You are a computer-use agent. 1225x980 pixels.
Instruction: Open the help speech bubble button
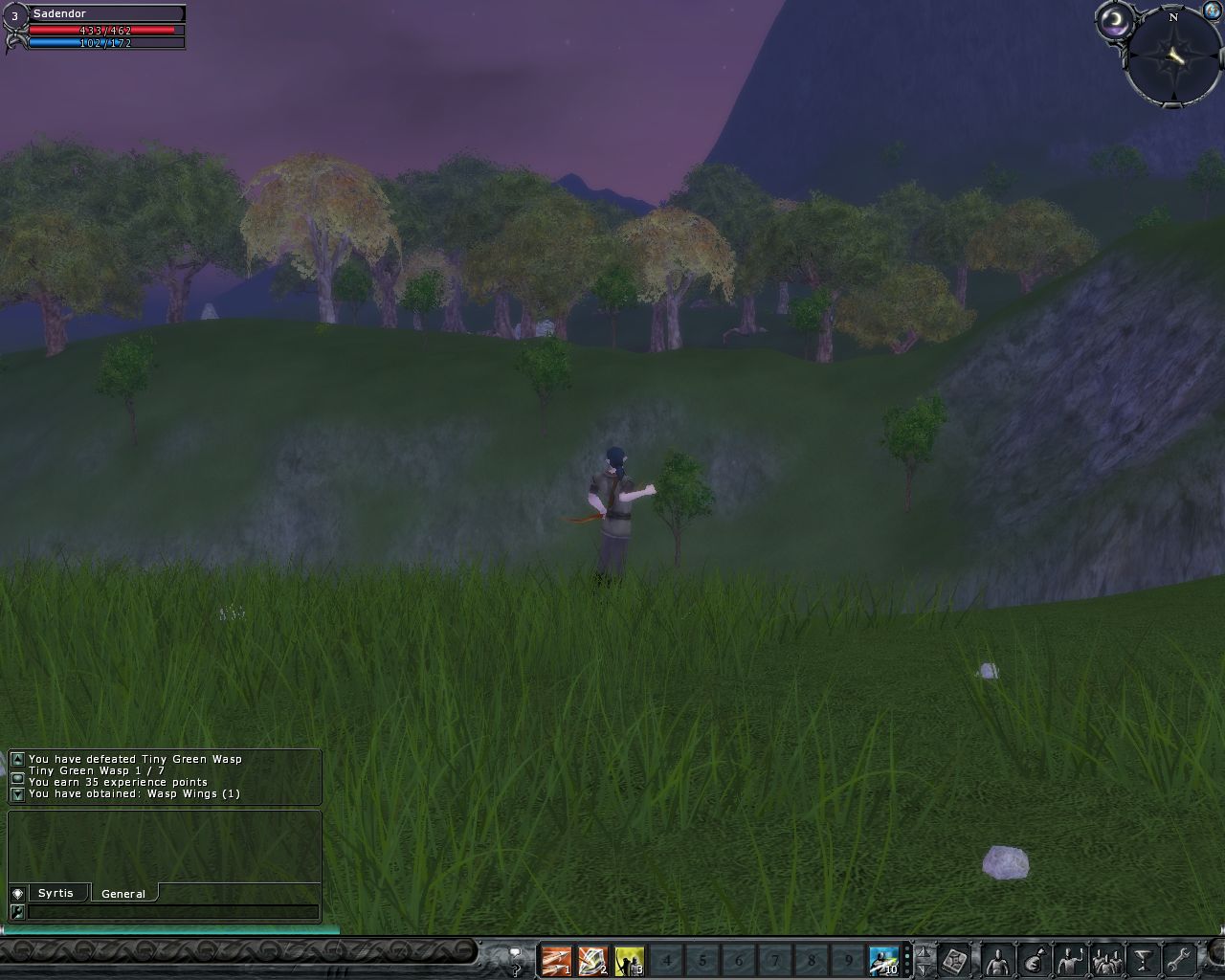[515, 960]
